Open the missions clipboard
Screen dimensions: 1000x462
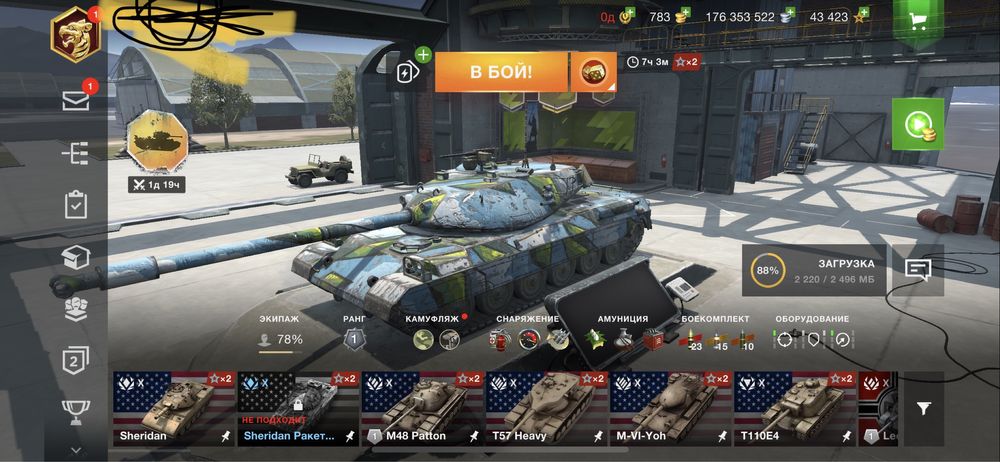[x=75, y=205]
